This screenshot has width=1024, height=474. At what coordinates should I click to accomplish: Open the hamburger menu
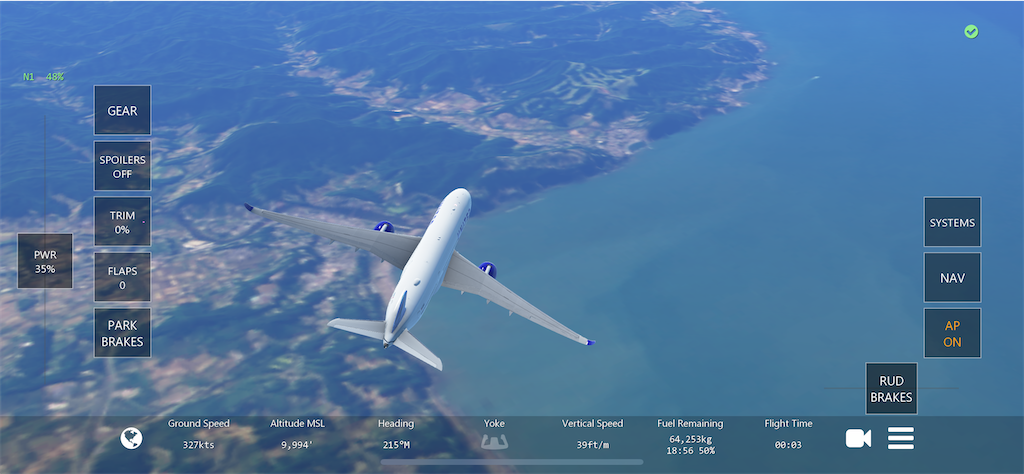[x=901, y=438]
